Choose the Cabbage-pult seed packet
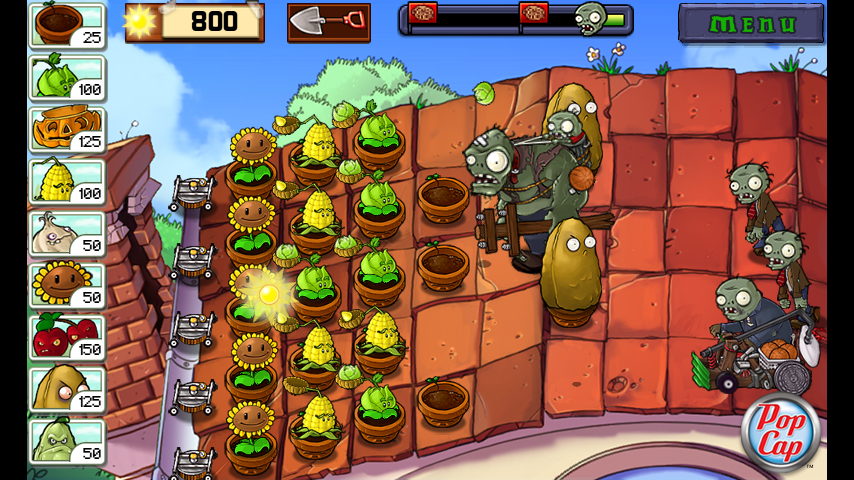The height and width of the screenshot is (480, 854). pos(67,78)
